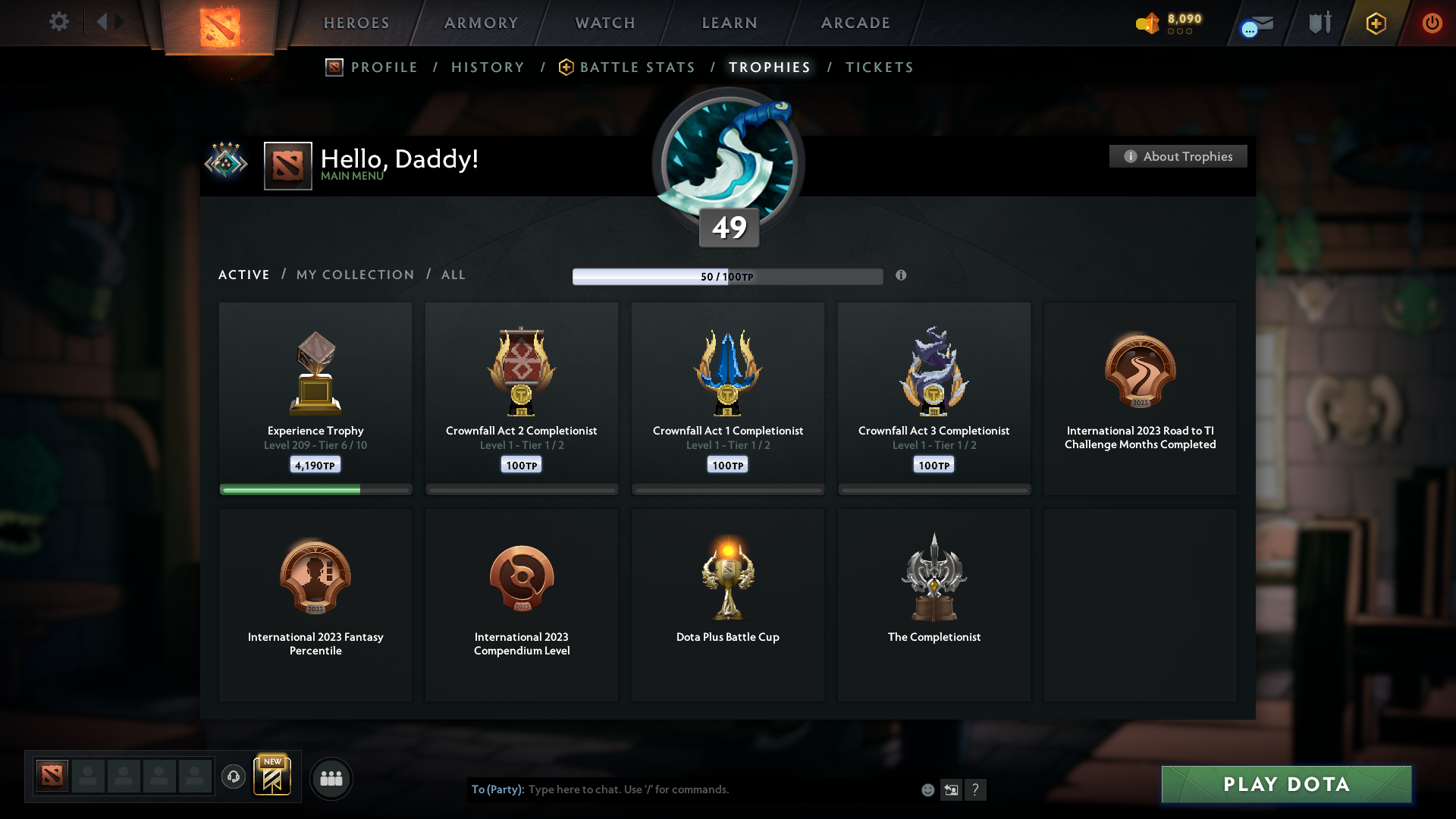Click the 50/100TP progress bar
The width and height of the screenshot is (1456, 819).
728,276
